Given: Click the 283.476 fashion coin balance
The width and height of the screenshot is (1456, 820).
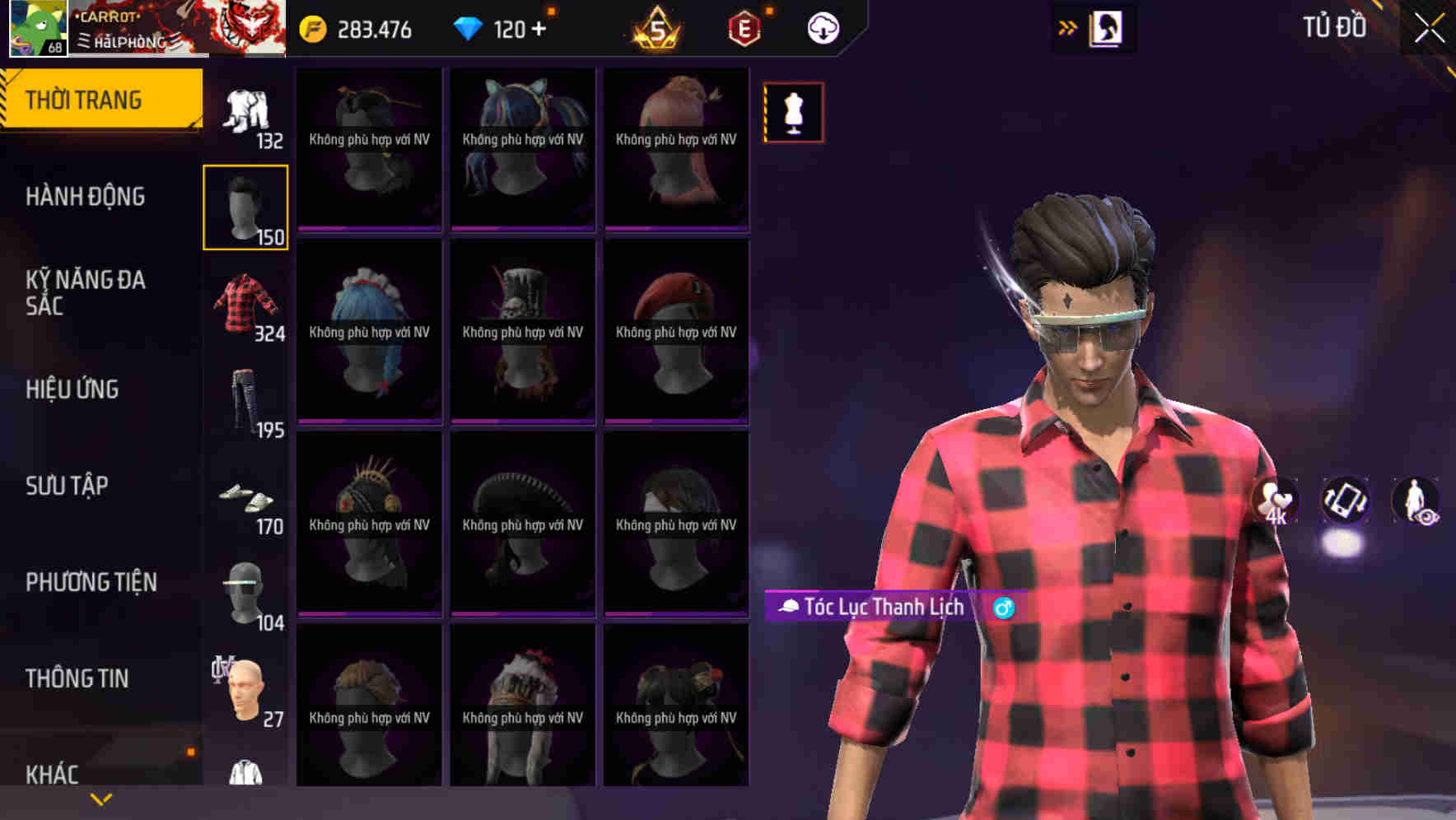Looking at the screenshot, I should coord(372,27).
